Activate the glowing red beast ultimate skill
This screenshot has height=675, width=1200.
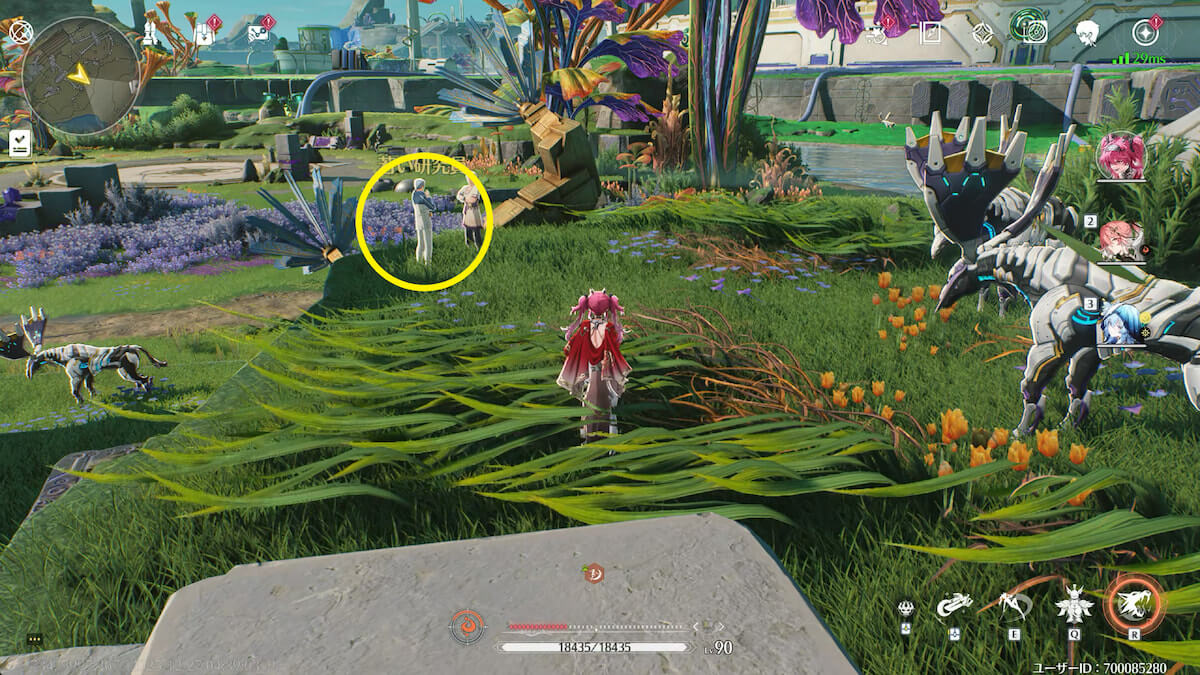click(1134, 603)
